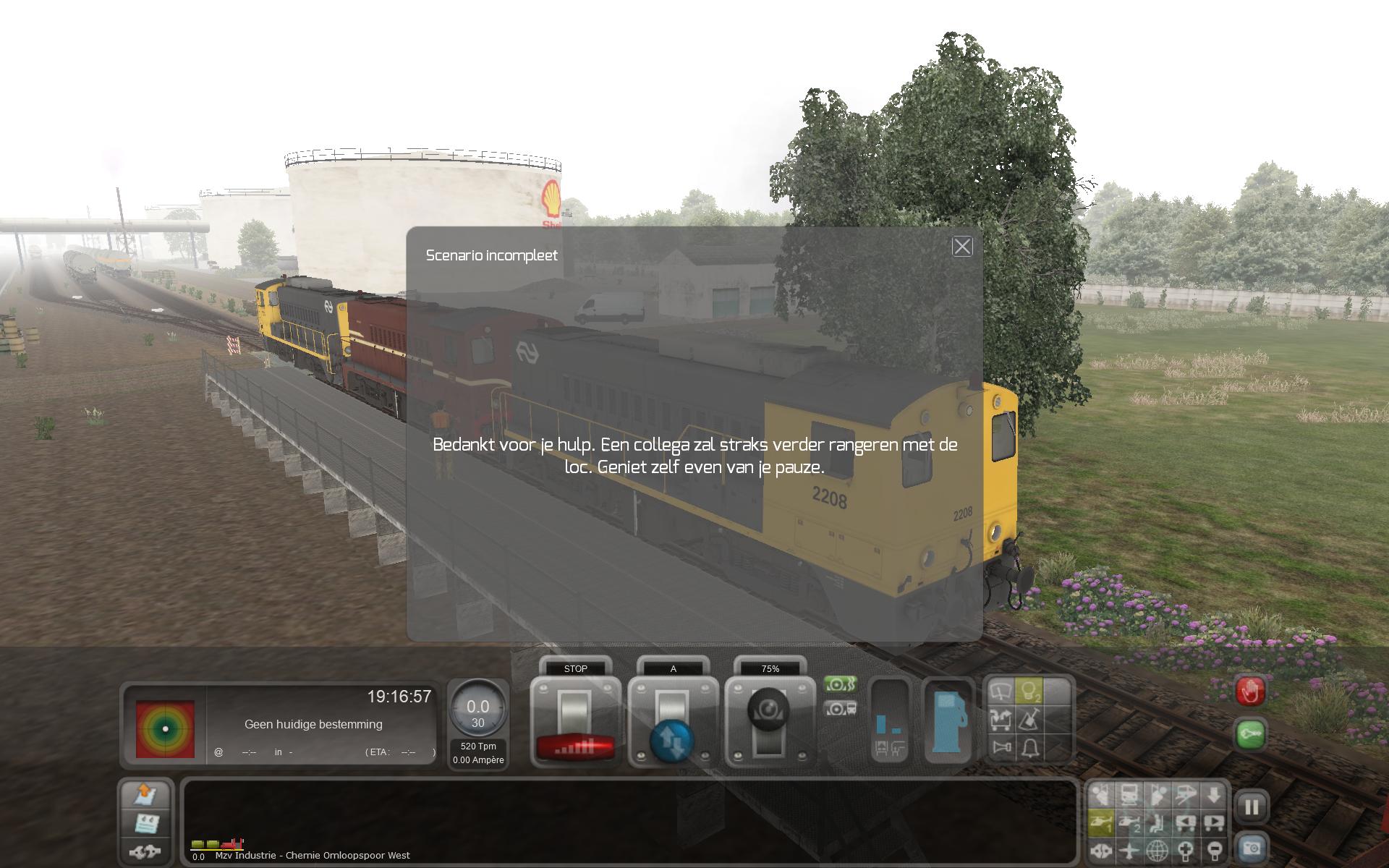
Task: Switch to helicopter camera view 2
Action: pos(1129,822)
